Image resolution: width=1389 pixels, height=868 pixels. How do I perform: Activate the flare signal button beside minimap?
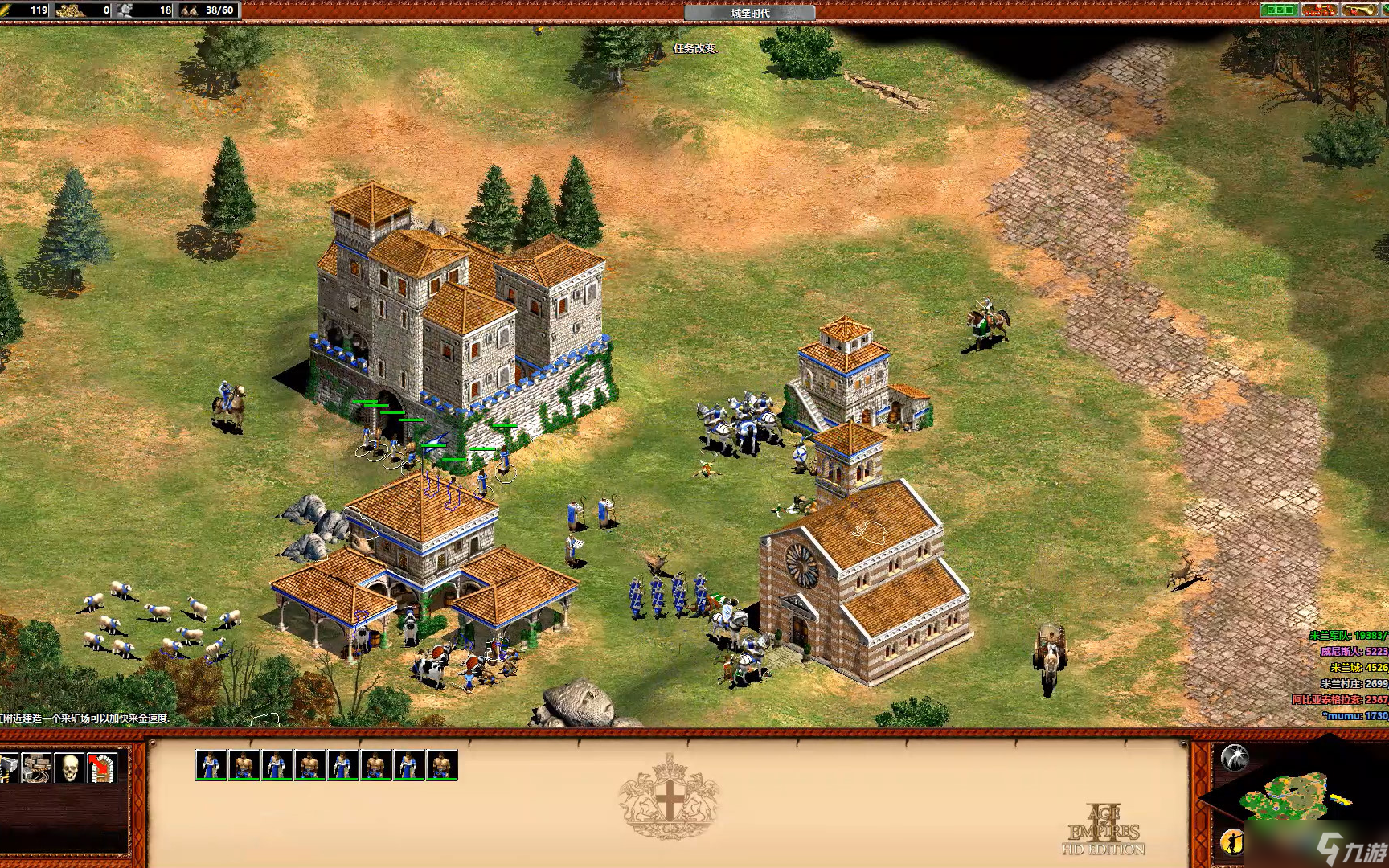[x=1233, y=757]
